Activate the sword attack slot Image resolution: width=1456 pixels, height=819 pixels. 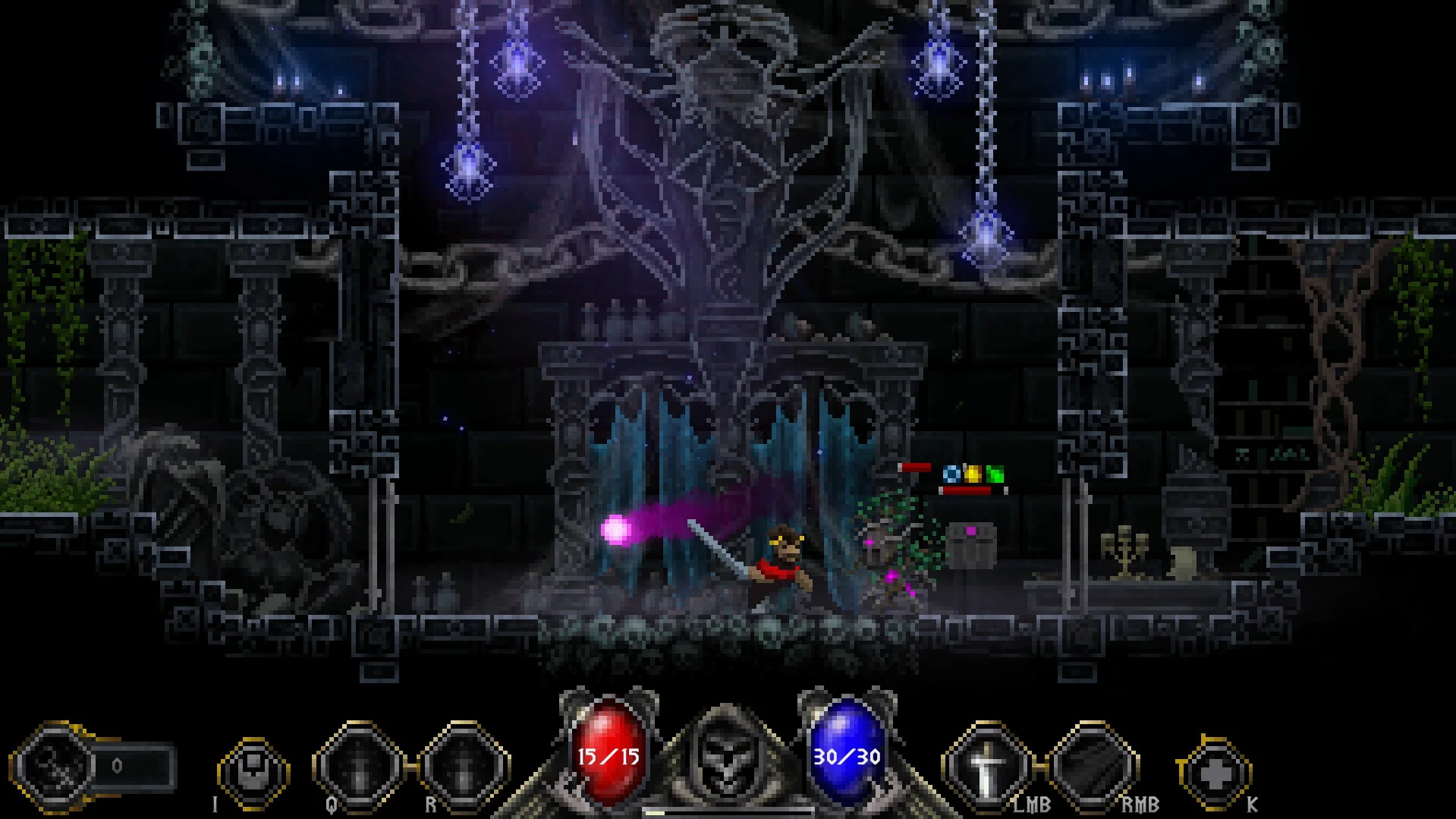pos(986,768)
